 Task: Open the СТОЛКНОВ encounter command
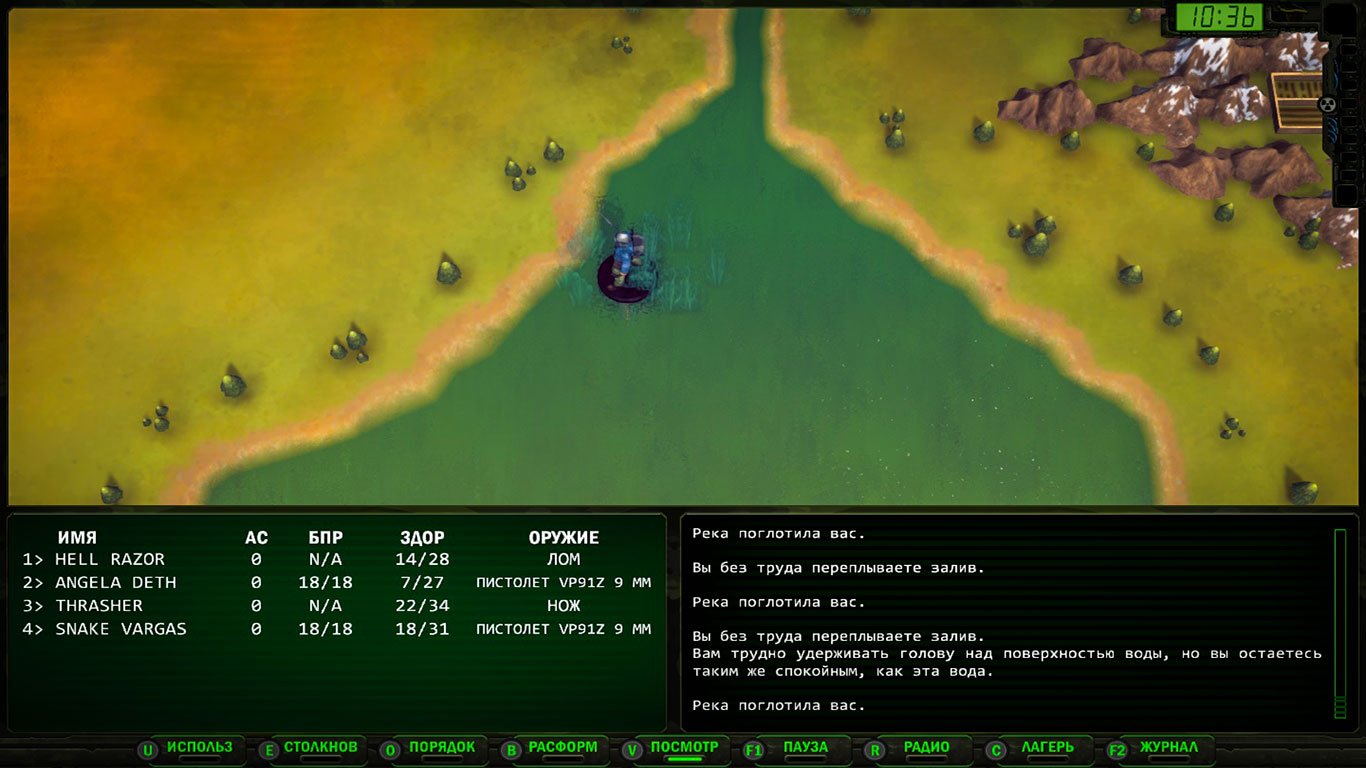(320, 748)
